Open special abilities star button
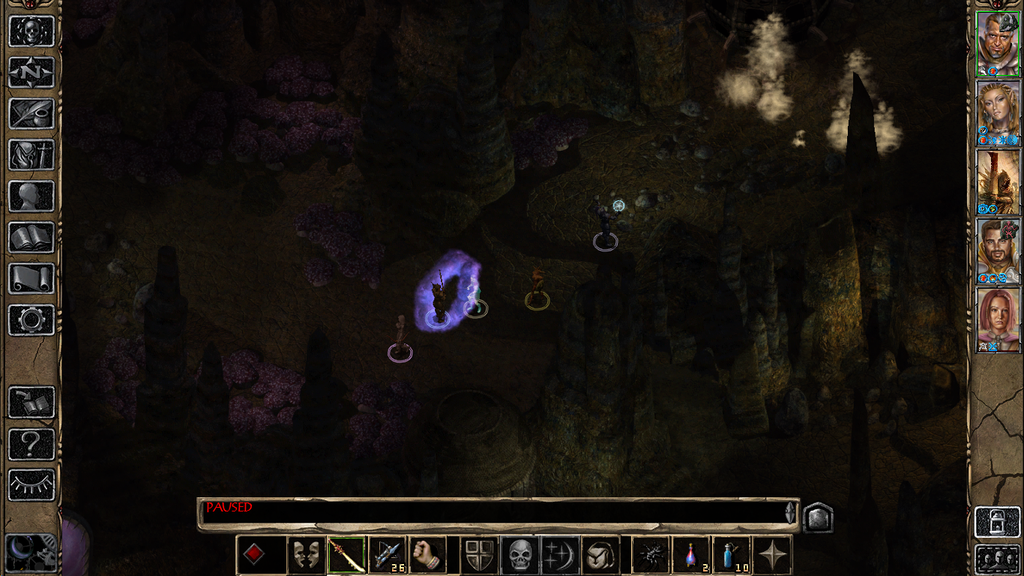 pos(773,555)
